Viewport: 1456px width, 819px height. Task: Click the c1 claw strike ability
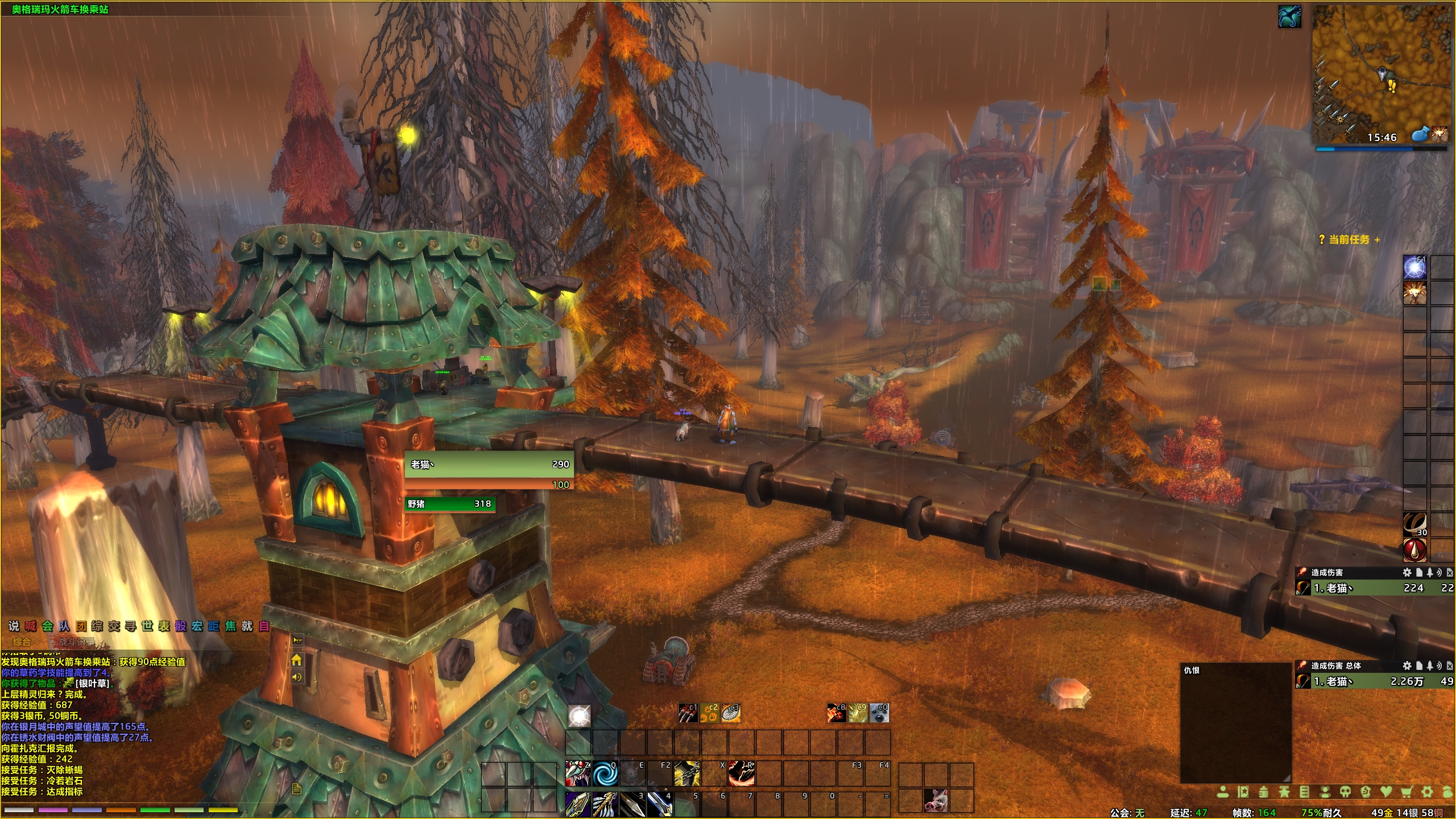coord(688,713)
